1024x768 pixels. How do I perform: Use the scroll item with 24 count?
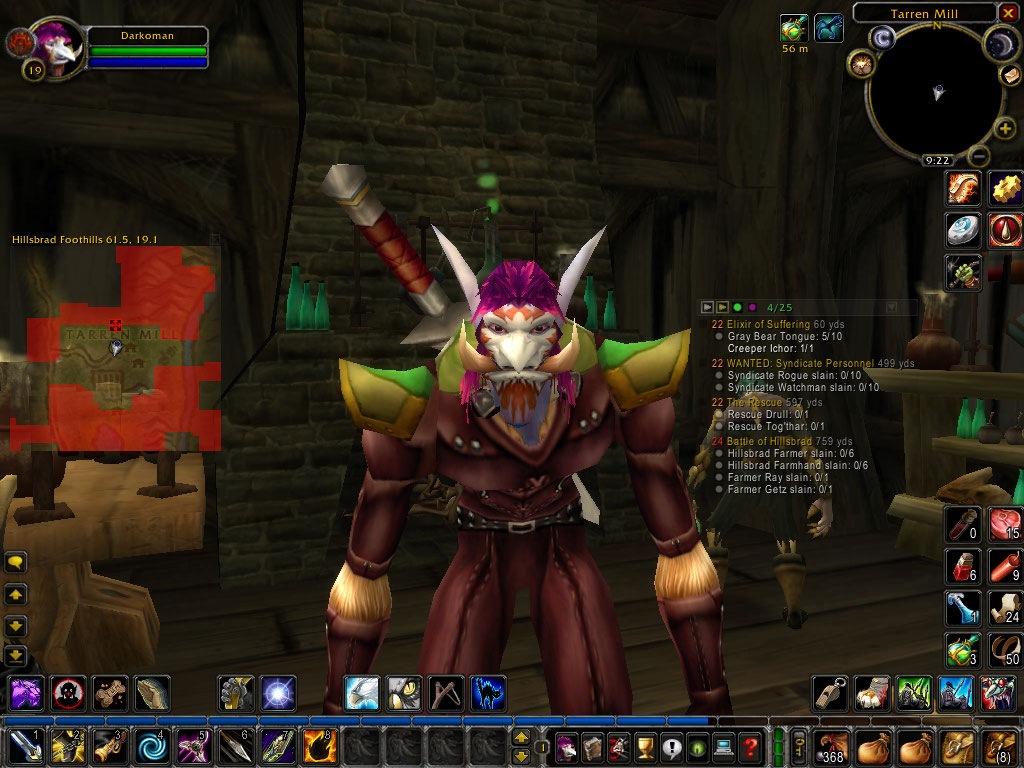[x=1004, y=608]
